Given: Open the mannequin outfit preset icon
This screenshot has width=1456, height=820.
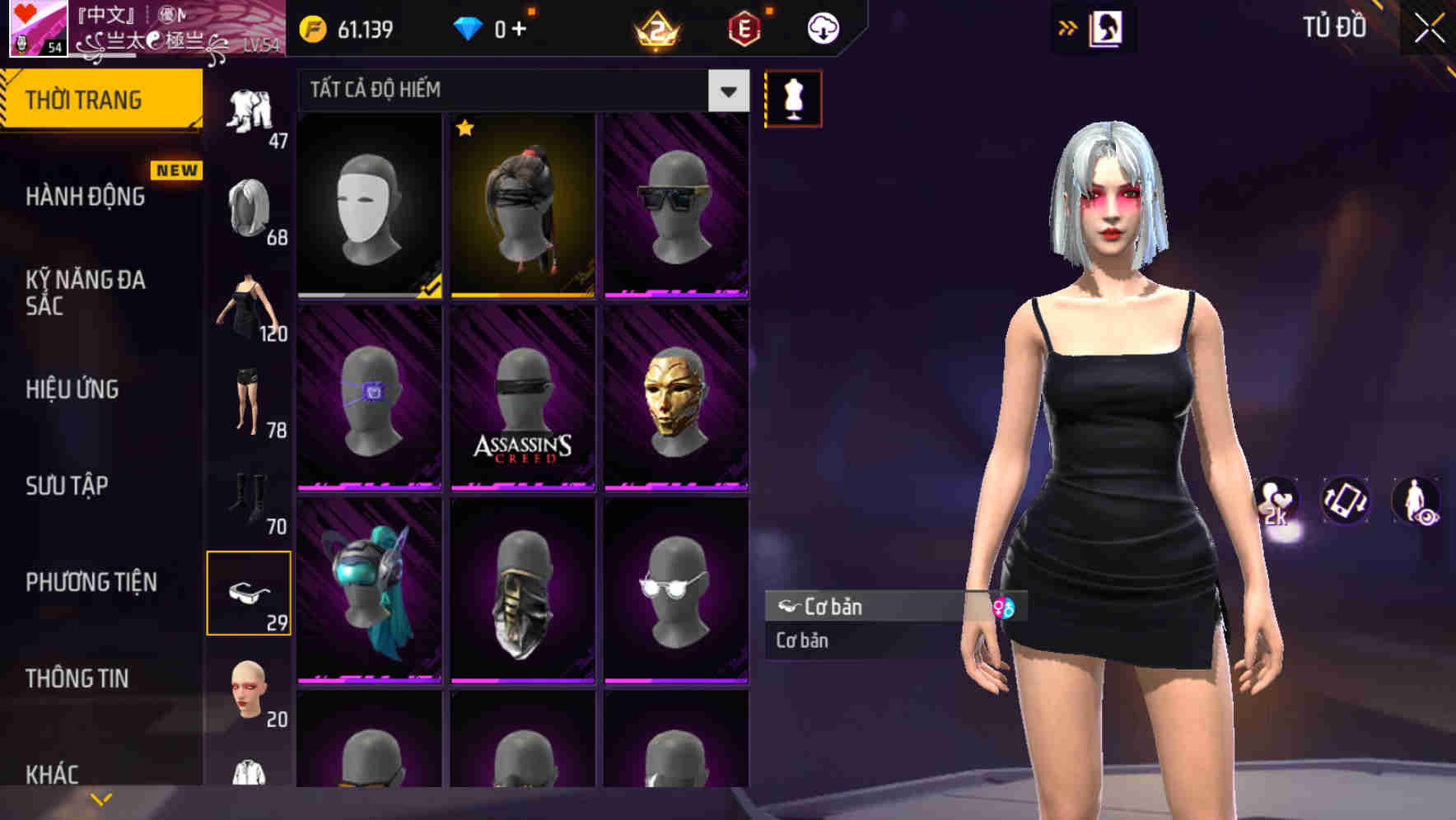Looking at the screenshot, I should coord(793,97).
